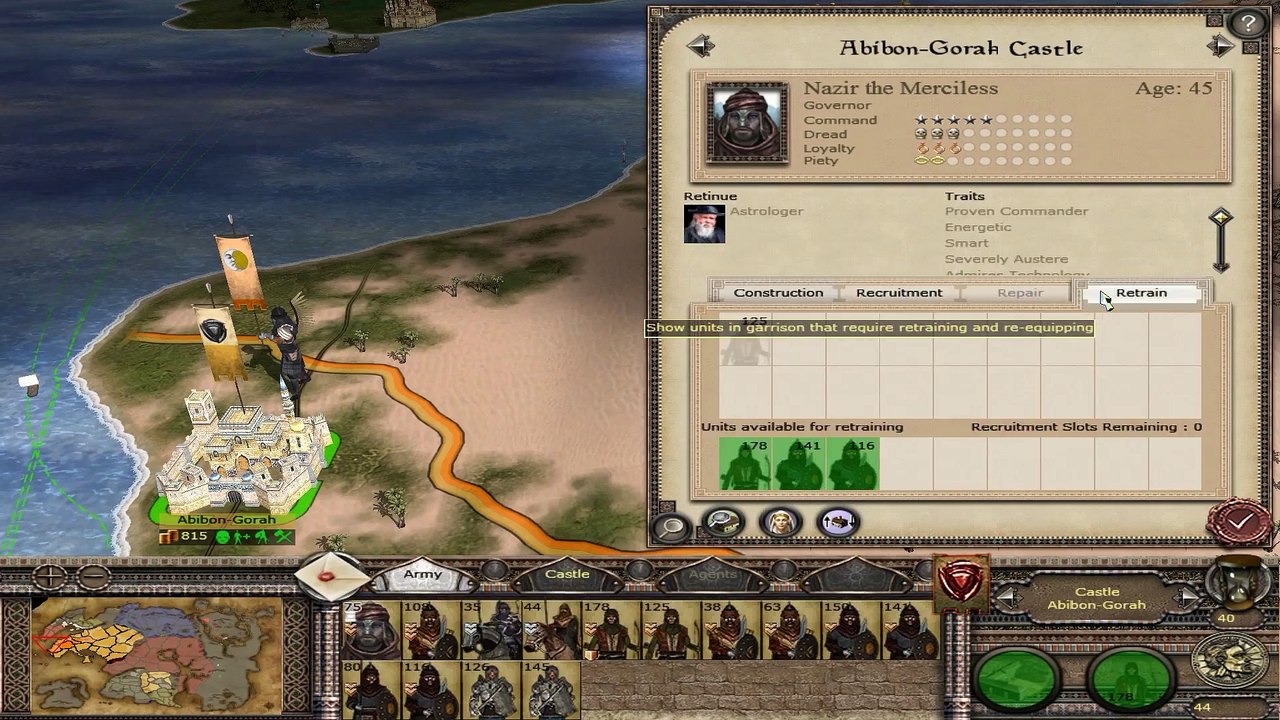Close the settlement panel with the checkmark
This screenshot has height=720, width=1280.
[1240, 521]
